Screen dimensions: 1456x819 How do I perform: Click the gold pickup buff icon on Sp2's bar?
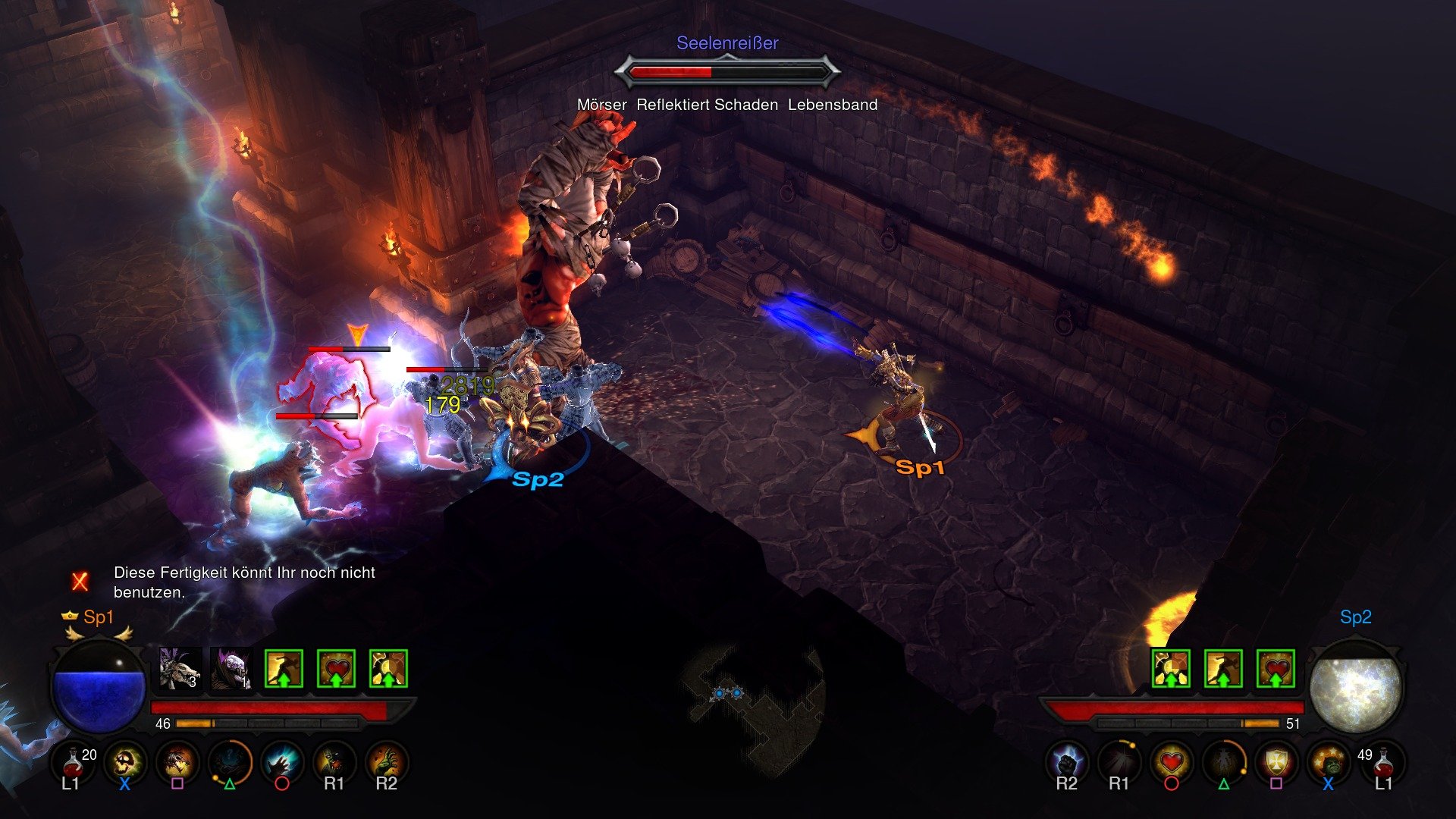(1169, 669)
